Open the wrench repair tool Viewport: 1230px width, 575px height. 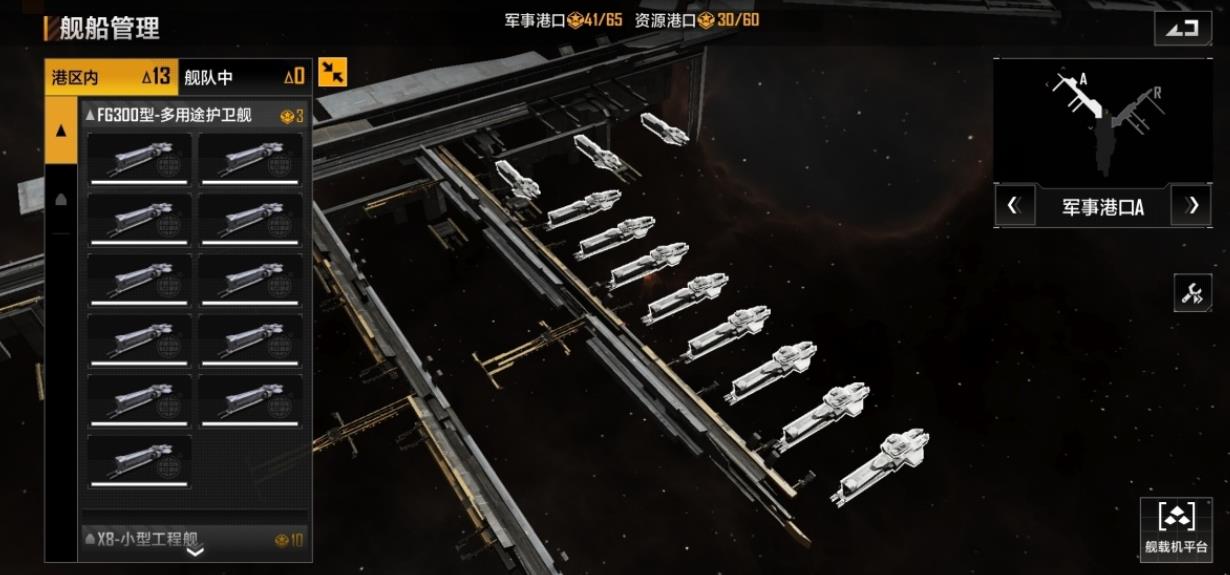coord(1192,293)
